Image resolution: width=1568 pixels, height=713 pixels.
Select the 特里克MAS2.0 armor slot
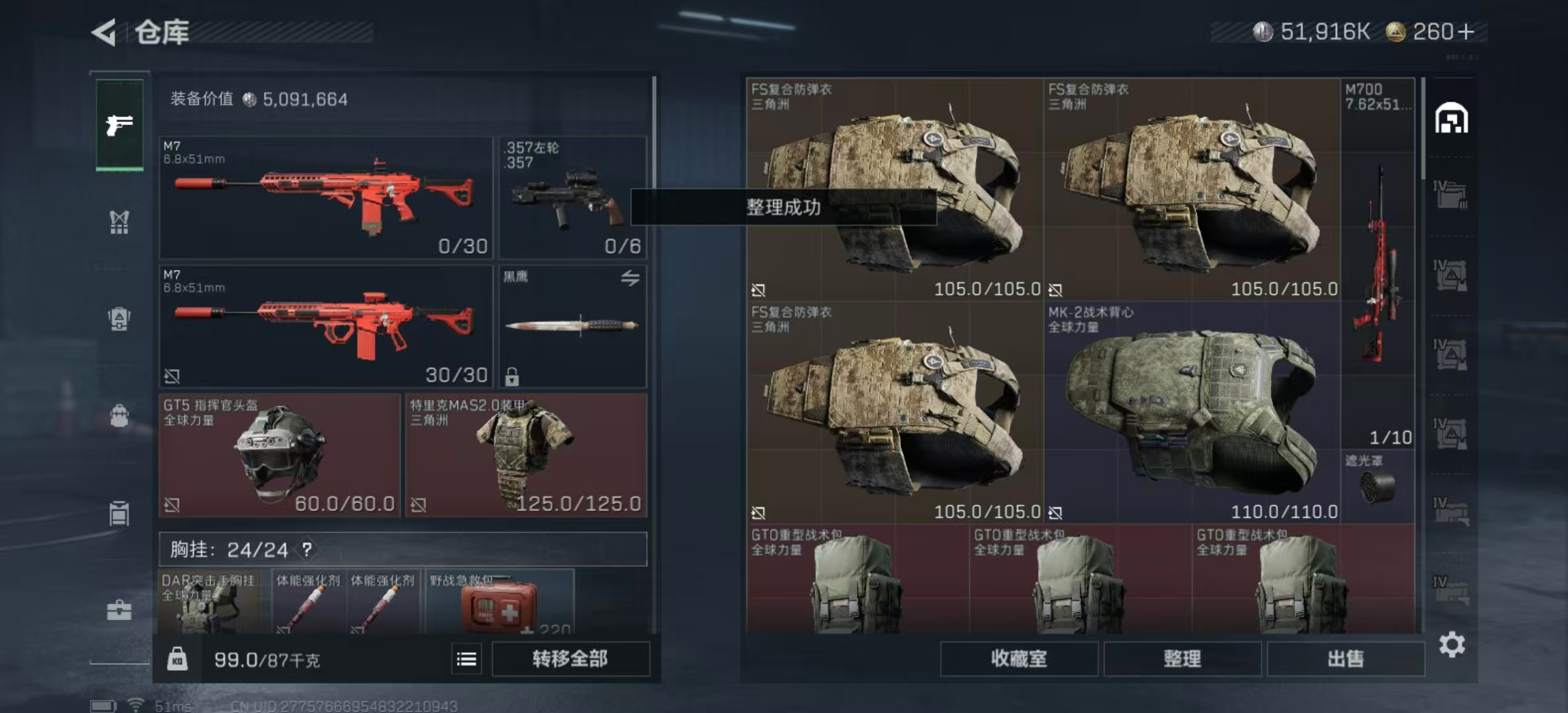pyautogui.click(x=526, y=456)
